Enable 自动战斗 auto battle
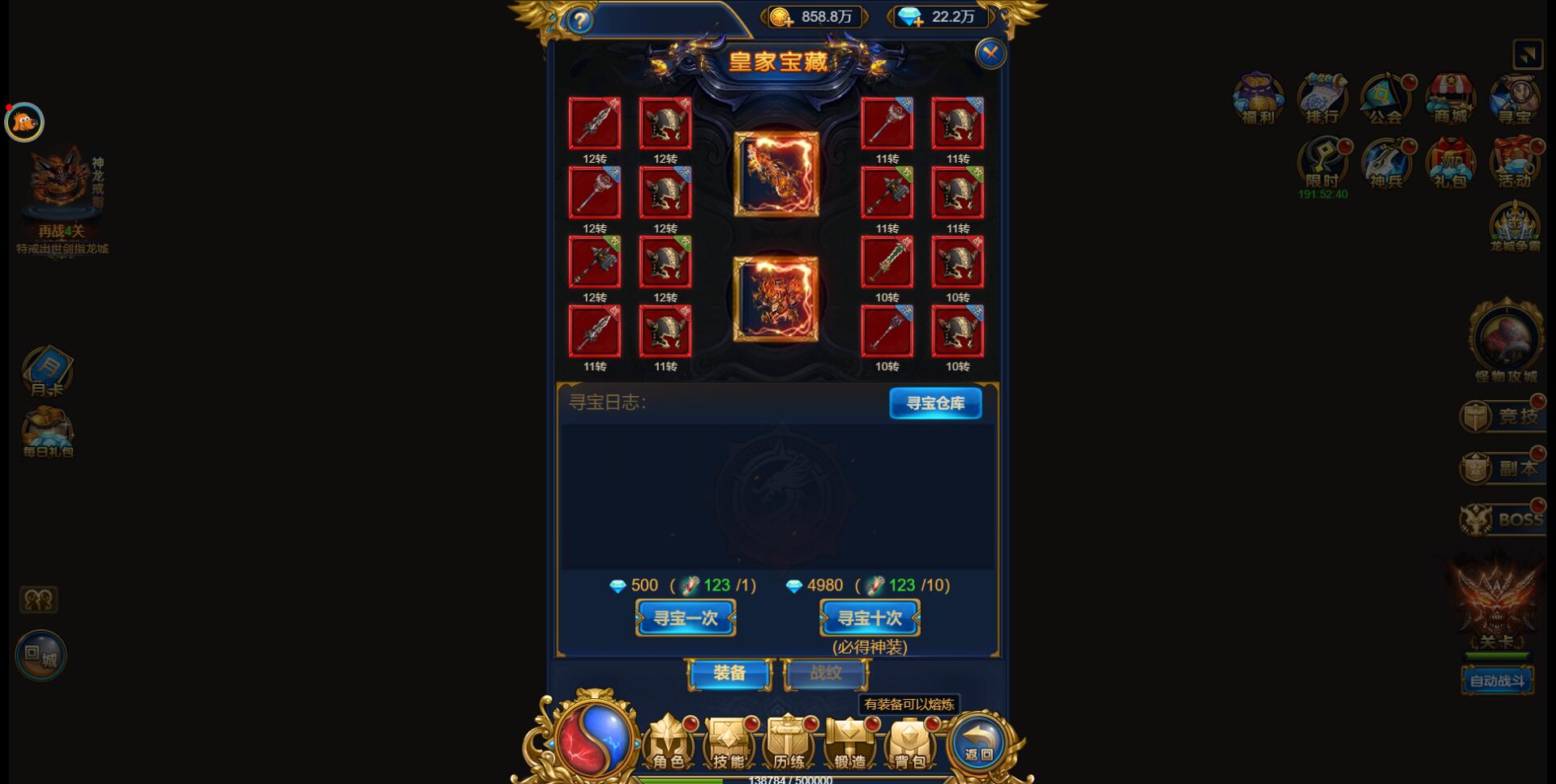Screen dimensions: 1556x784 (x=1498, y=681)
